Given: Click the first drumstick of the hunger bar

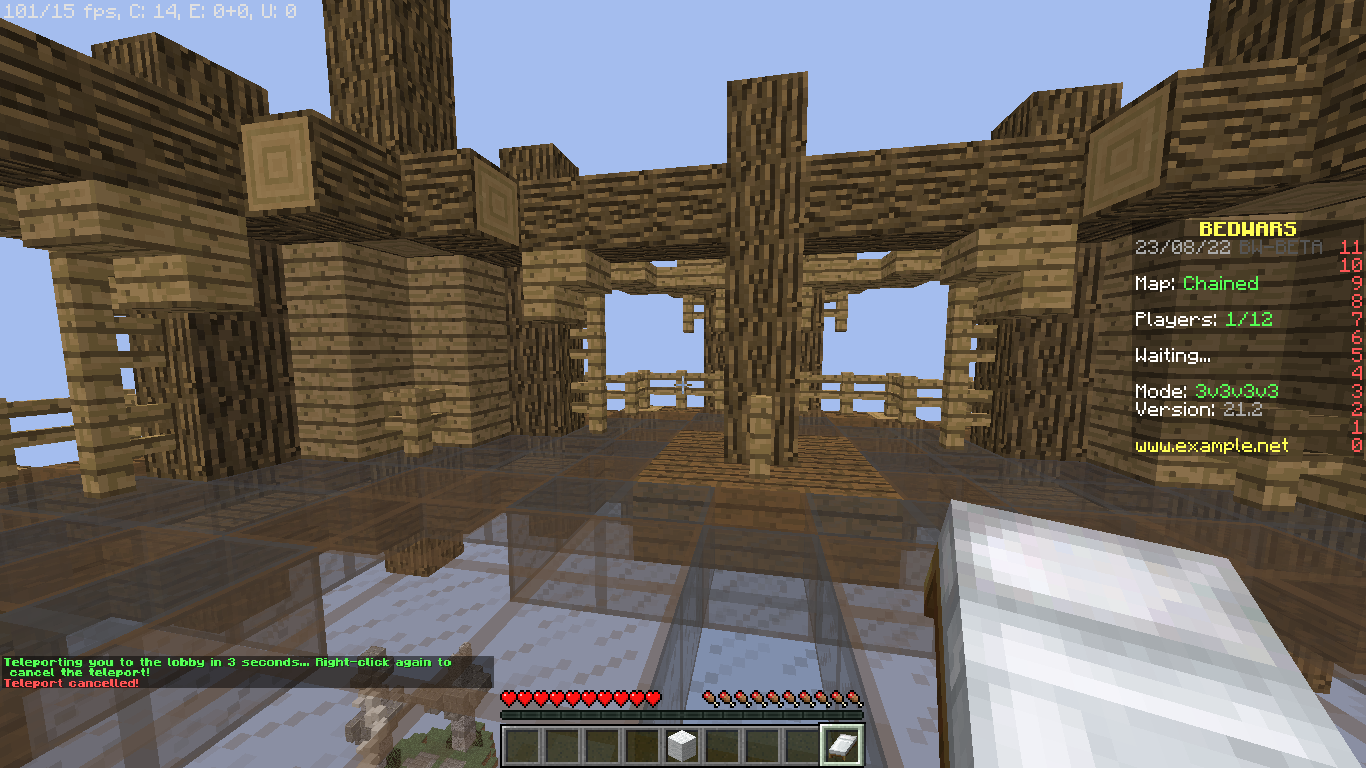Looking at the screenshot, I should [711, 700].
